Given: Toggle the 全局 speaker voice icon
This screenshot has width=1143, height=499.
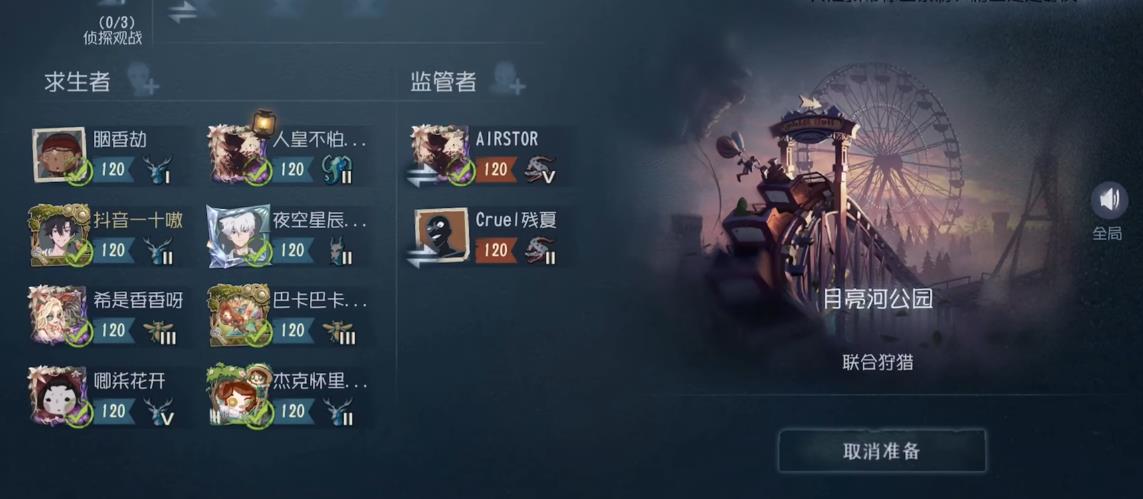Looking at the screenshot, I should (1107, 201).
